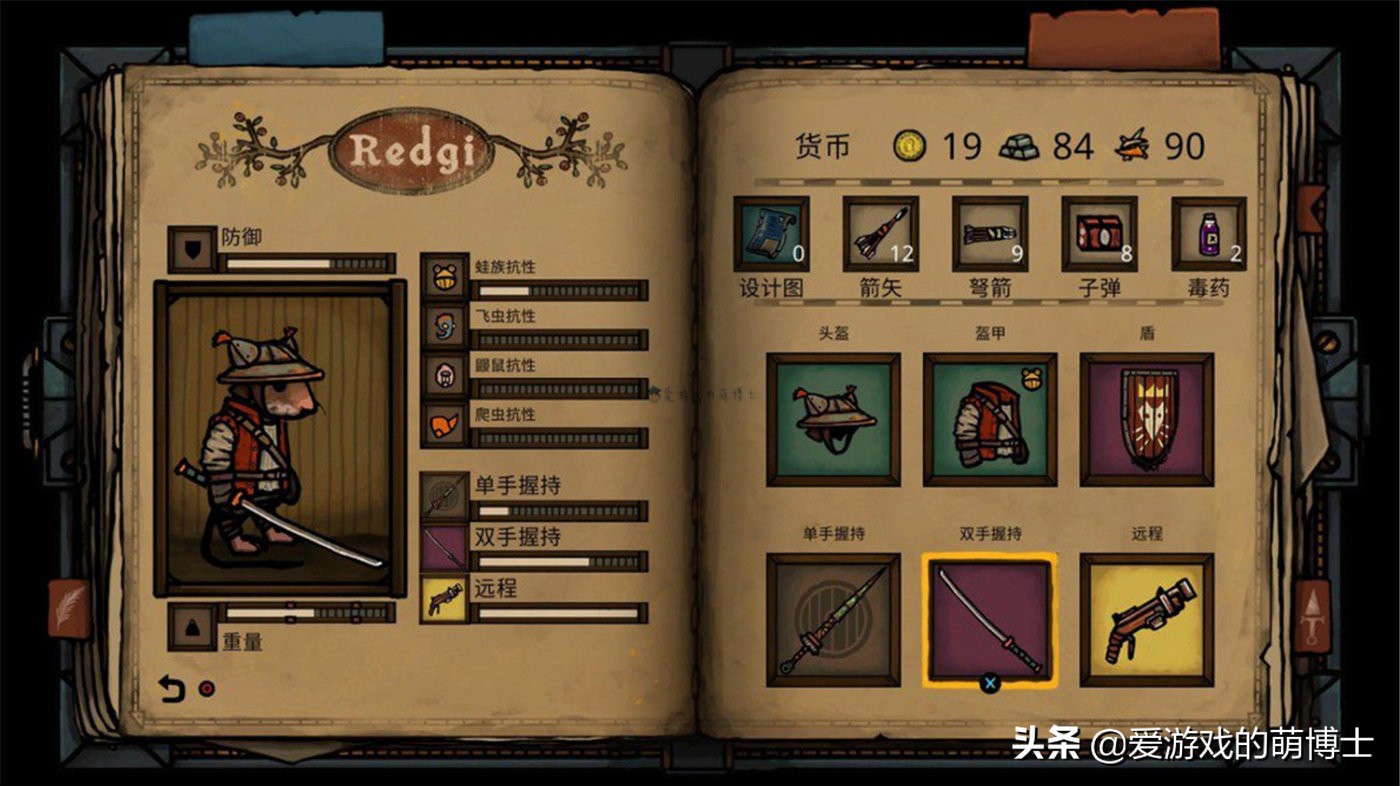
Task: Select the armor piece under 盔甲
Action: [988, 417]
